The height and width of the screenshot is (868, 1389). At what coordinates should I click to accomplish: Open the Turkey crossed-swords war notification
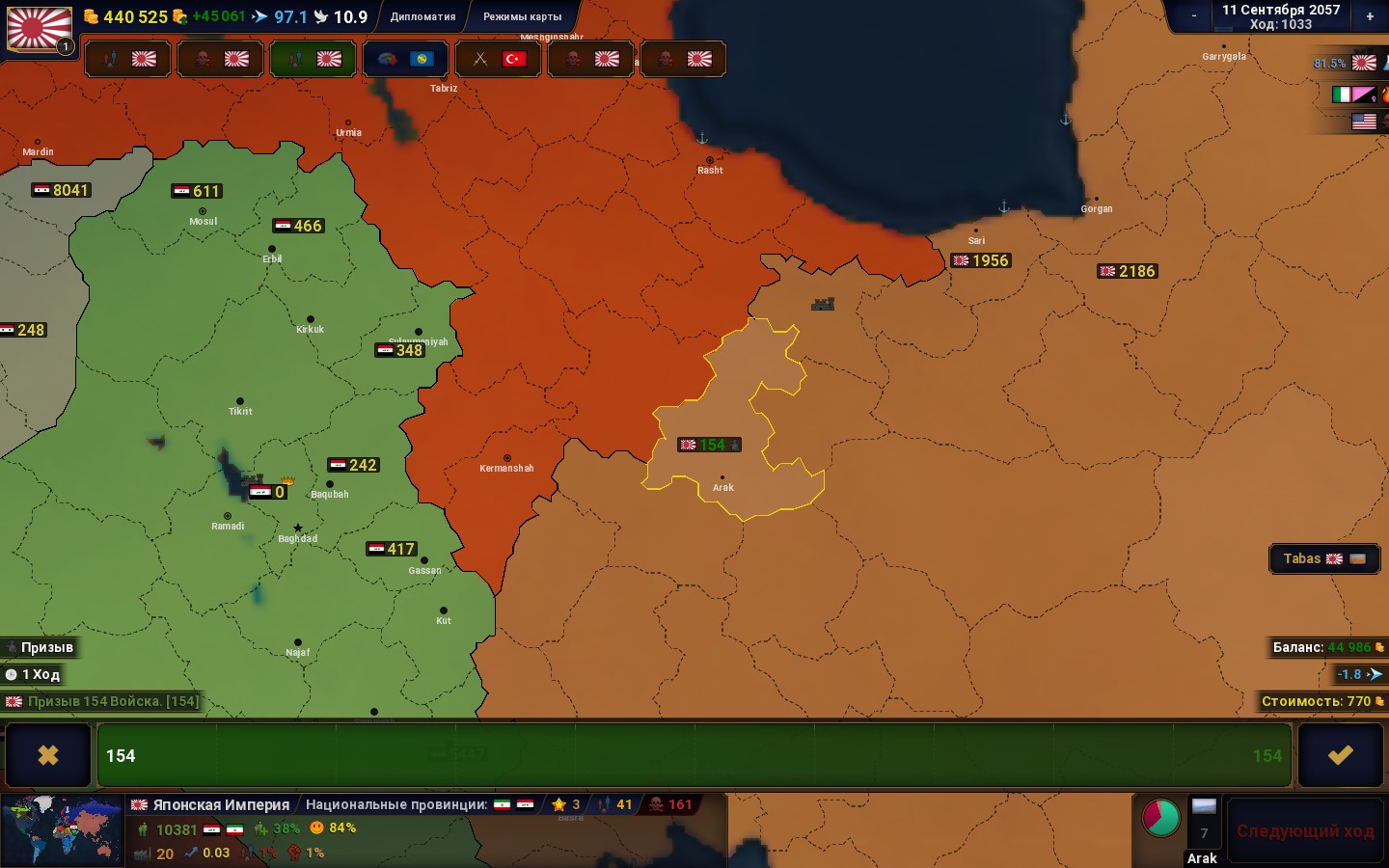(x=498, y=59)
